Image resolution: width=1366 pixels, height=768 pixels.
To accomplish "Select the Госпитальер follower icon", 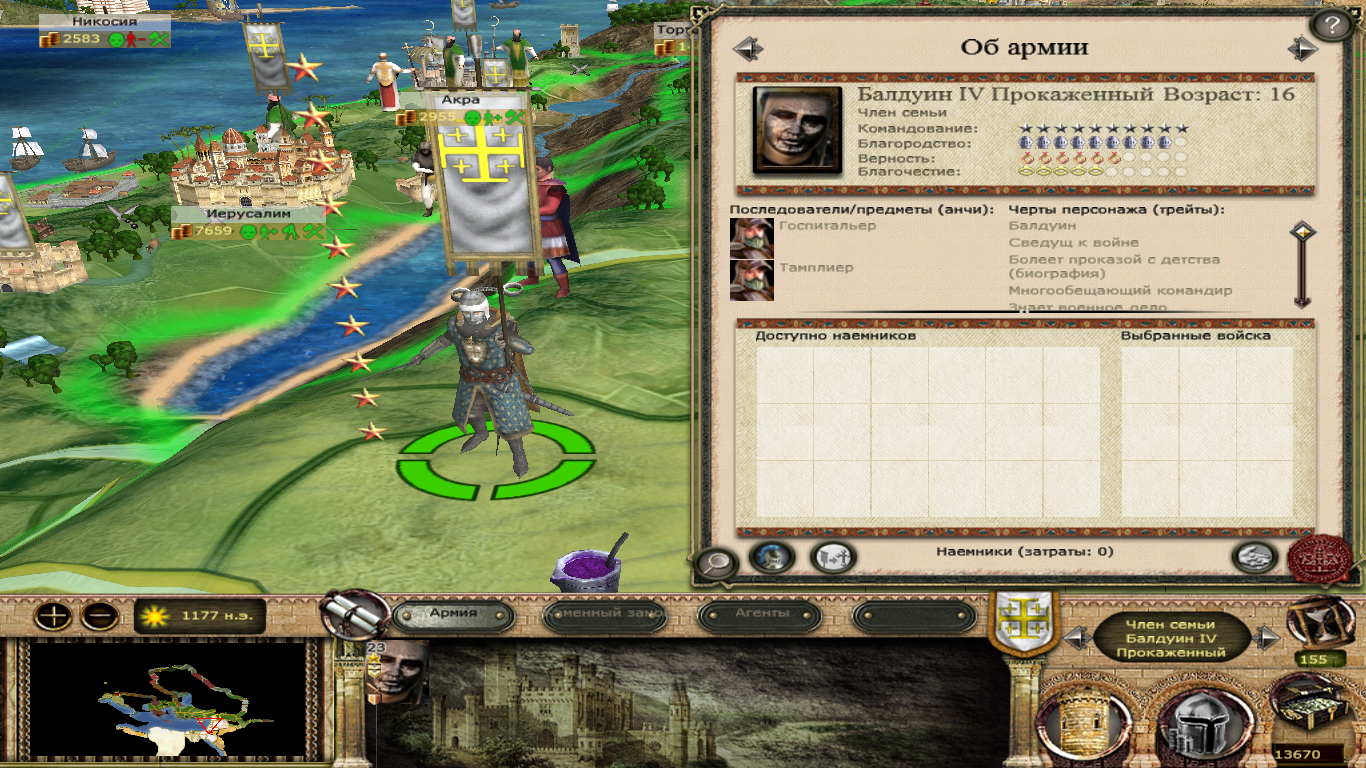I will coord(751,238).
